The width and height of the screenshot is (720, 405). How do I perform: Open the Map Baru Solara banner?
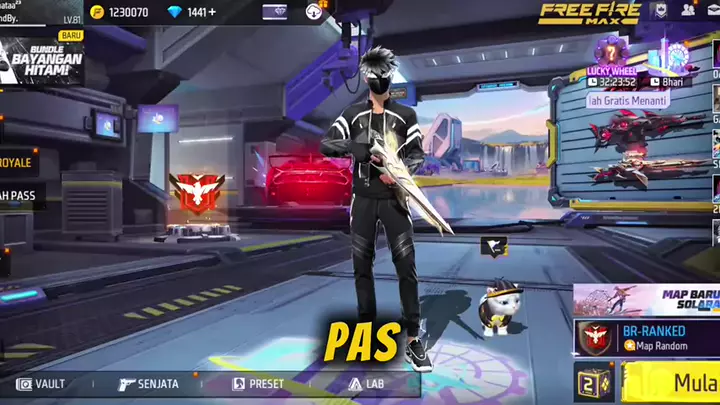647,301
